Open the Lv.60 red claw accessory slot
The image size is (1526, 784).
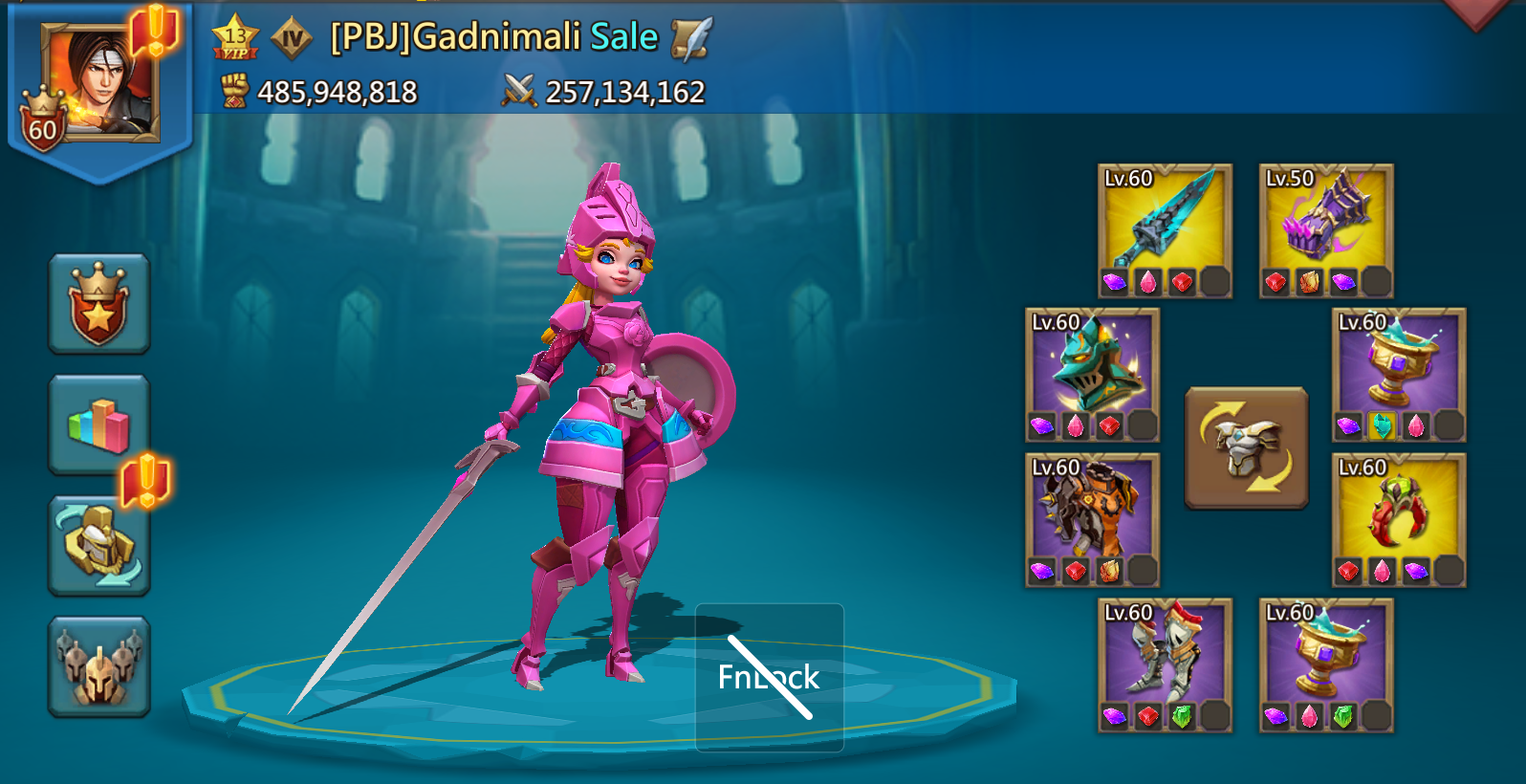tap(1398, 516)
